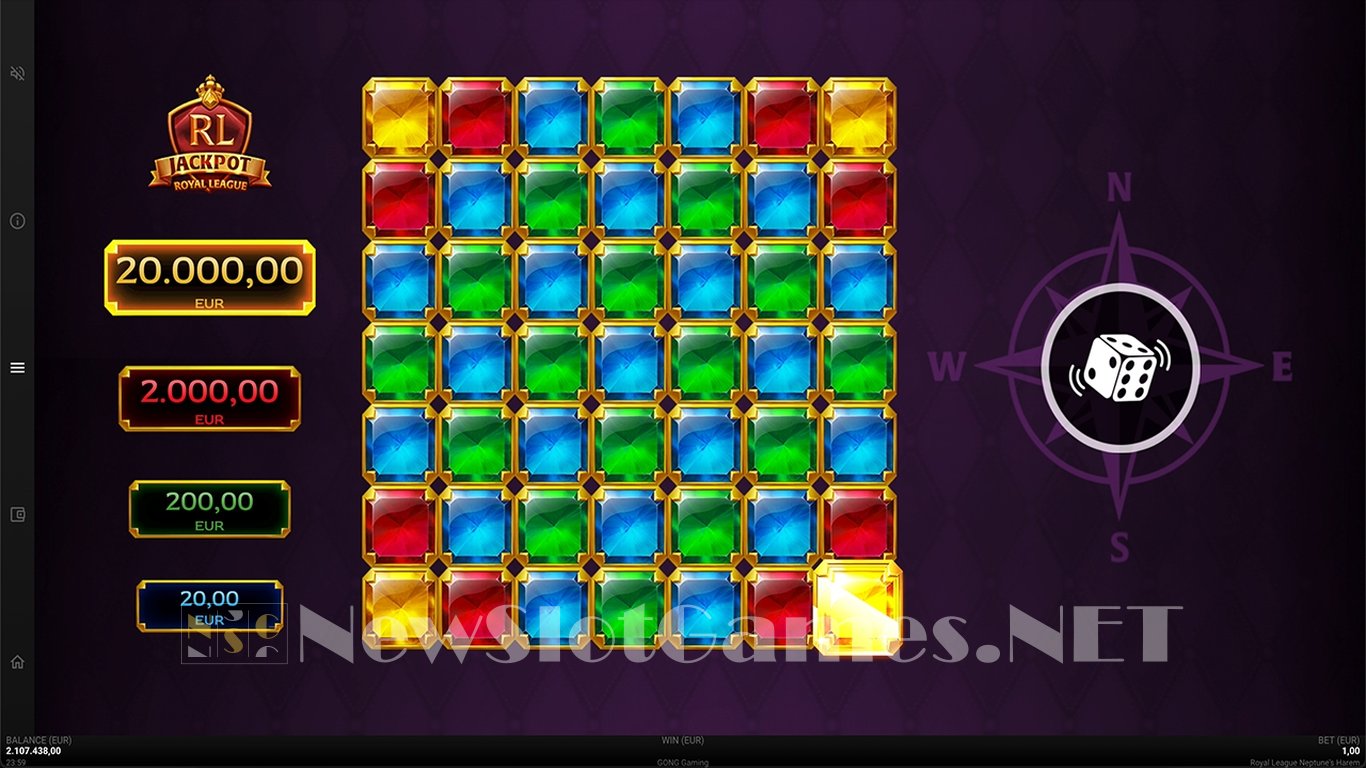The image size is (1366, 768).
Task: Toggle the muted sound speaker icon
Action: click(17, 74)
